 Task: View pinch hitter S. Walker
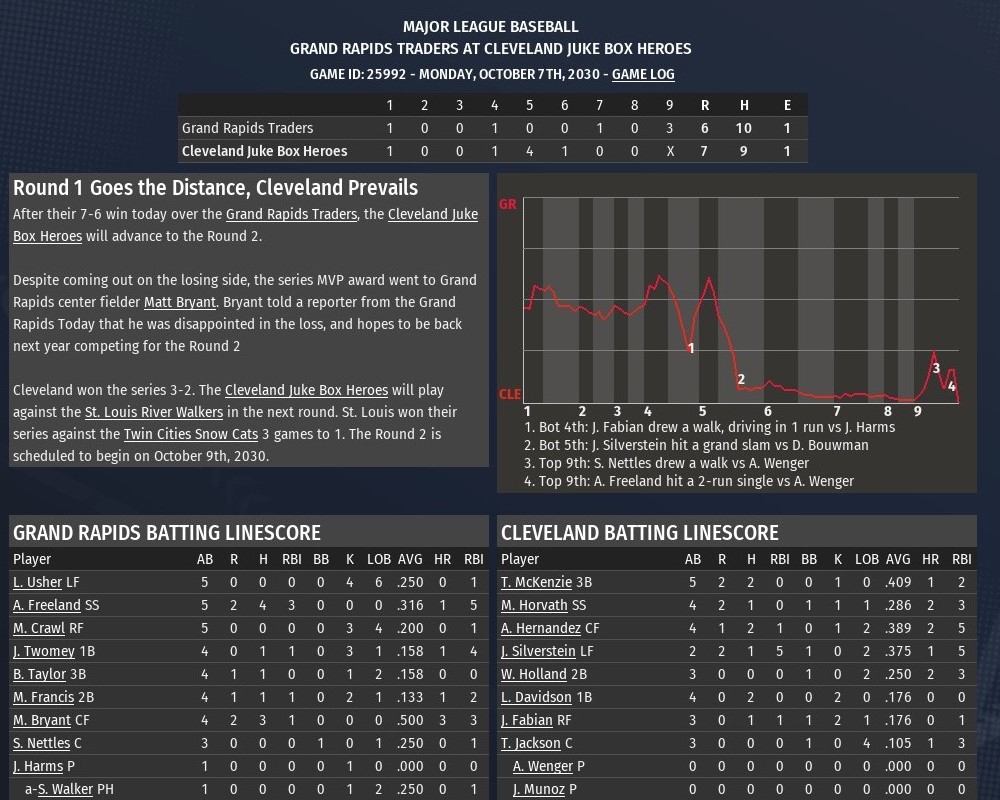65,789
